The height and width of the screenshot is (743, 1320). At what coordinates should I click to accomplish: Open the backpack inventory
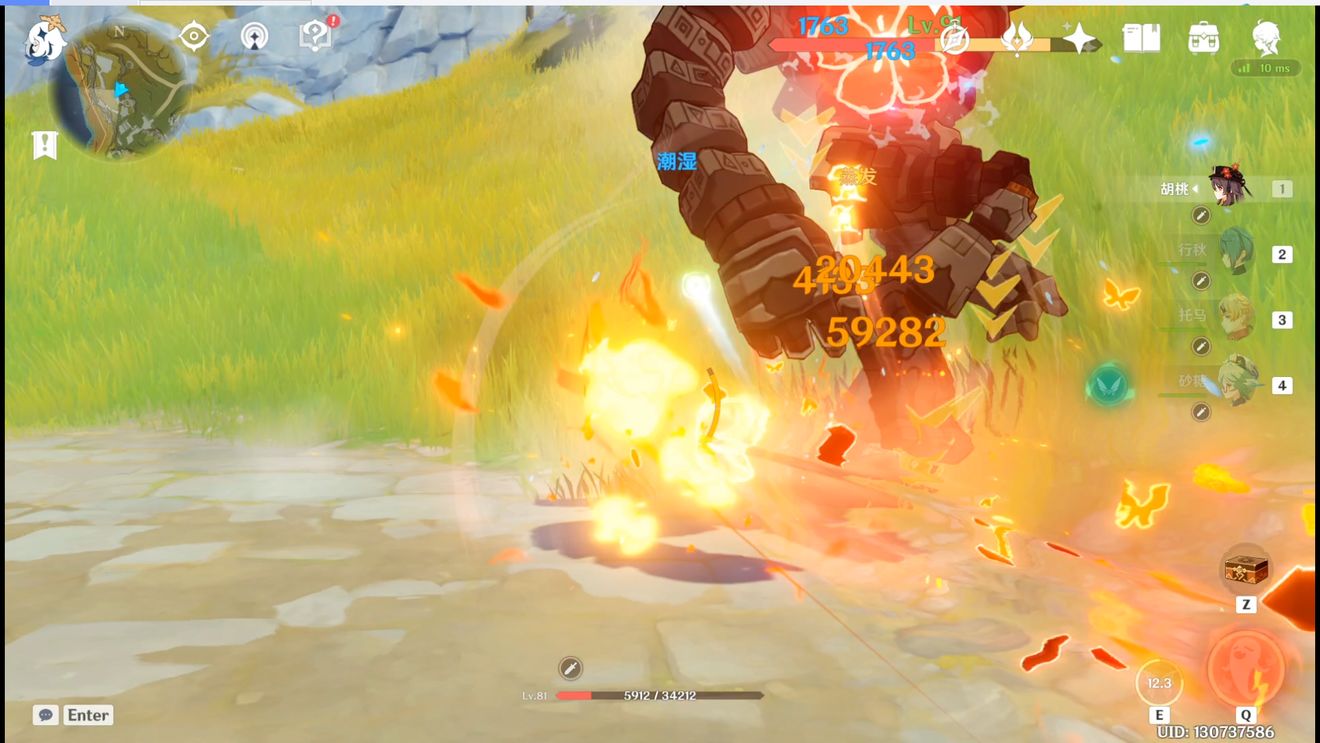tap(1203, 38)
